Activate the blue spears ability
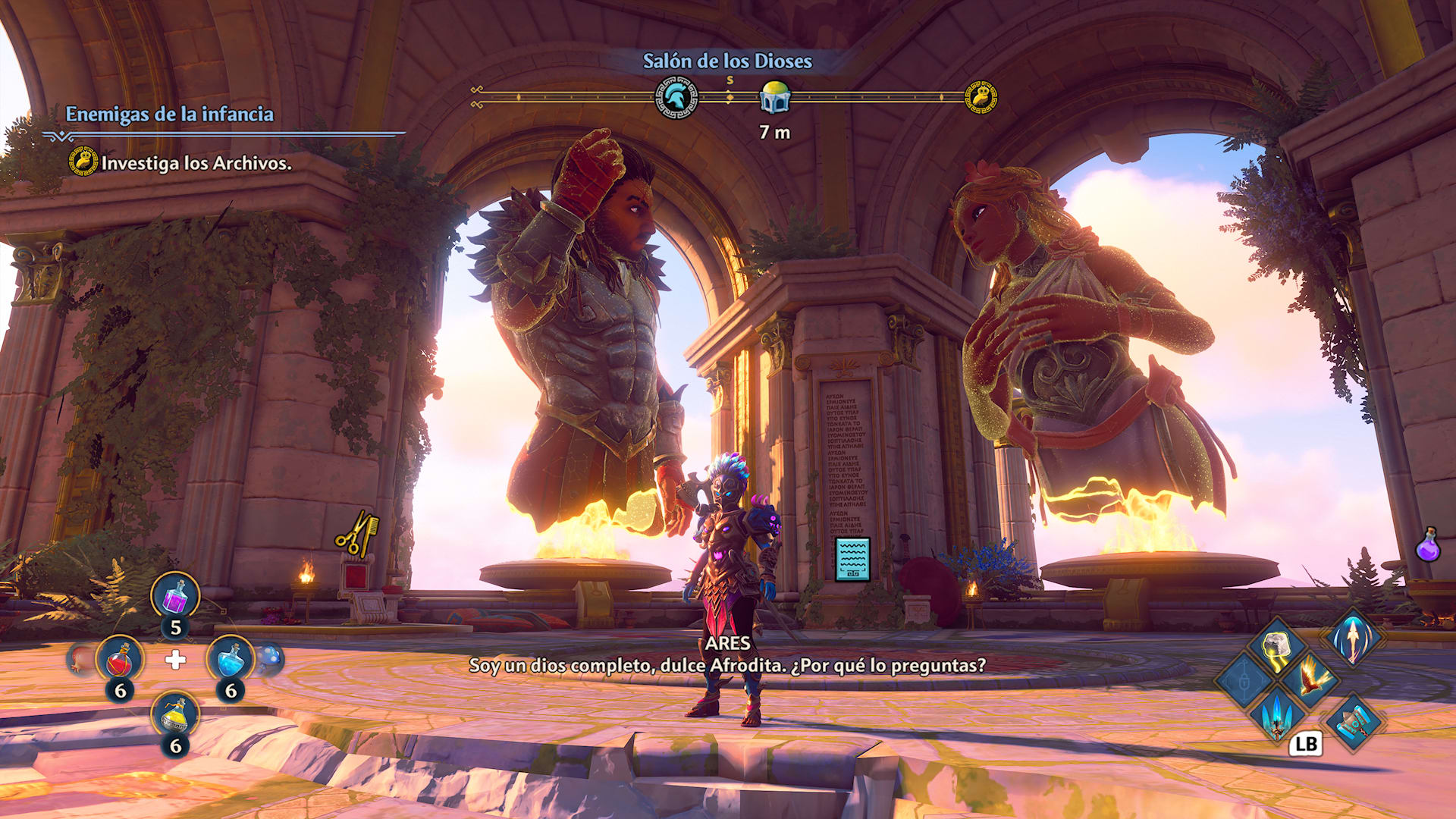The height and width of the screenshot is (819, 1456). tap(1277, 715)
